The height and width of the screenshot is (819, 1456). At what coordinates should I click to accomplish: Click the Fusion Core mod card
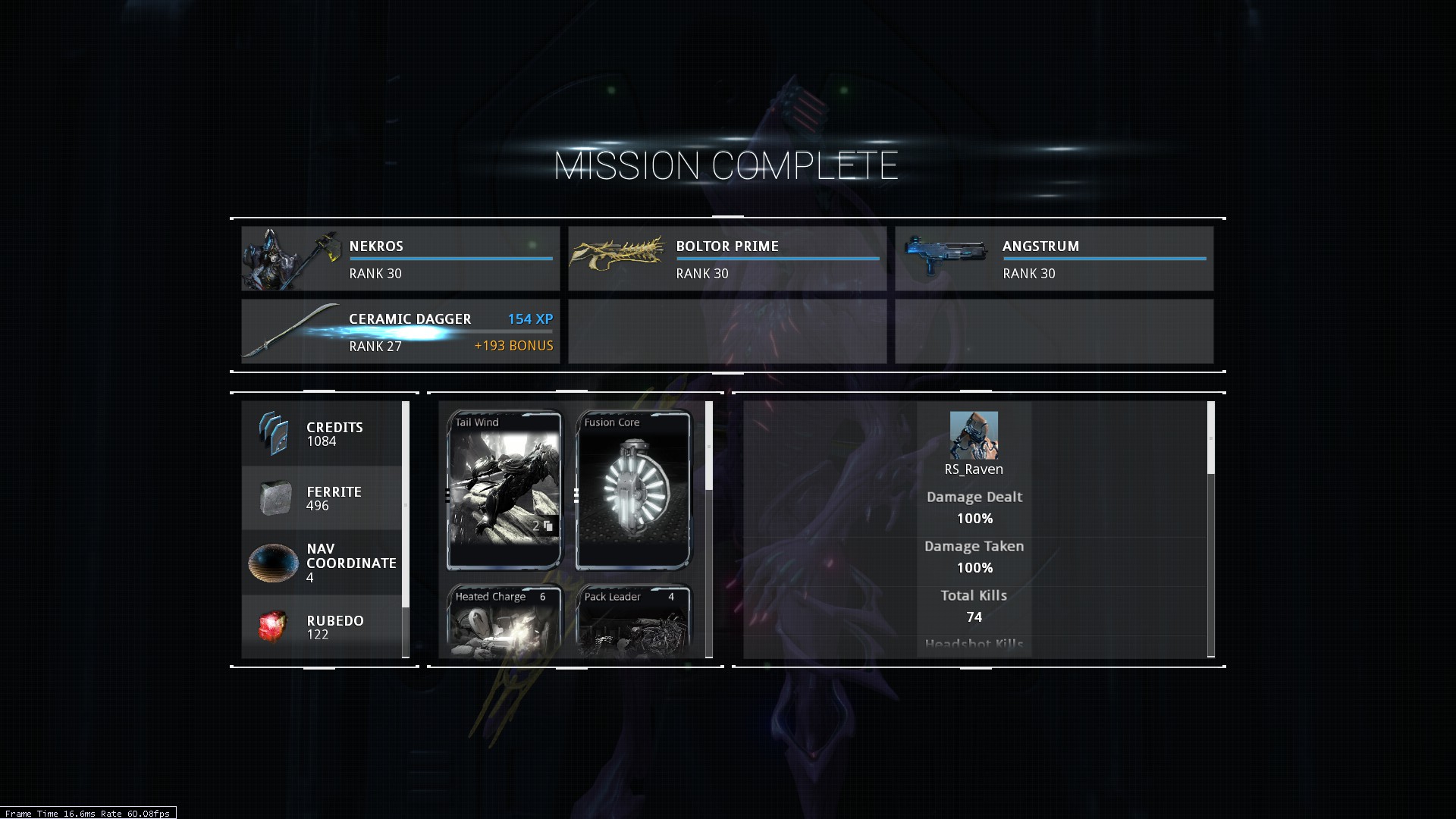pos(633,490)
